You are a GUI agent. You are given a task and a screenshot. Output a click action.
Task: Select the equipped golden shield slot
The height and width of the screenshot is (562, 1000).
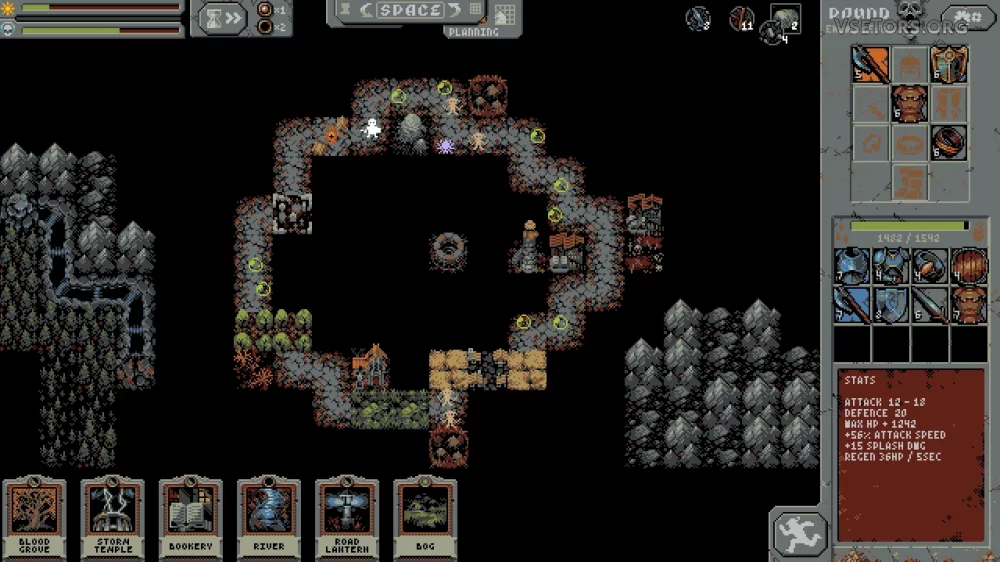948,65
